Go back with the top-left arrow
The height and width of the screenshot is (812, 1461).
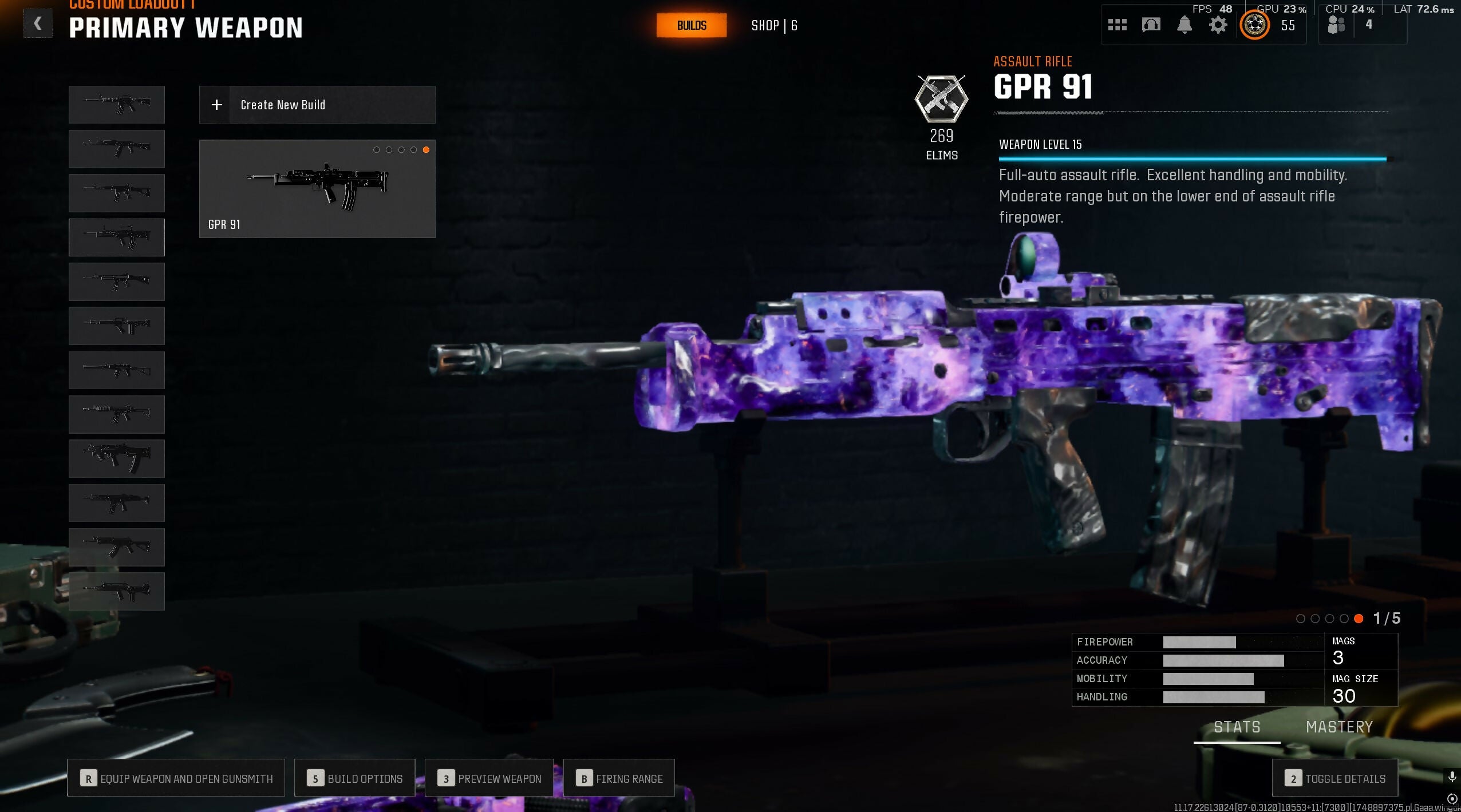point(38,24)
